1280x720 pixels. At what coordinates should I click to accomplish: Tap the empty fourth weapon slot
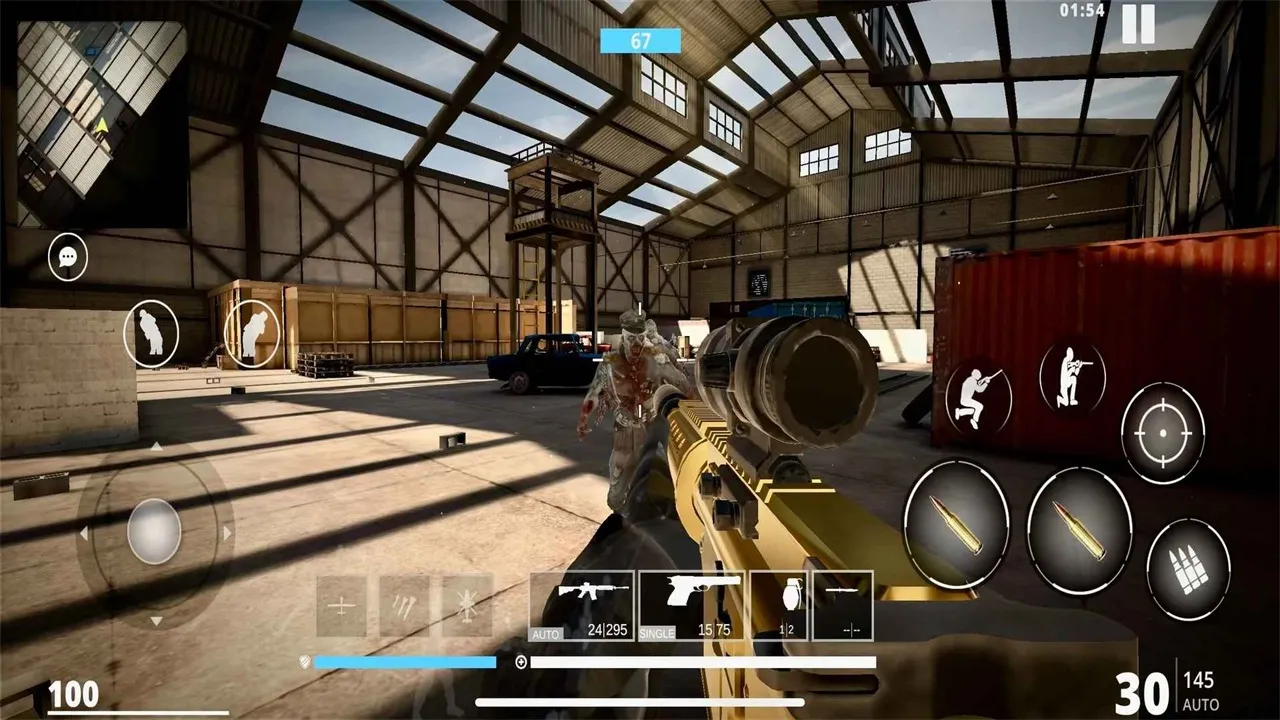(843, 605)
